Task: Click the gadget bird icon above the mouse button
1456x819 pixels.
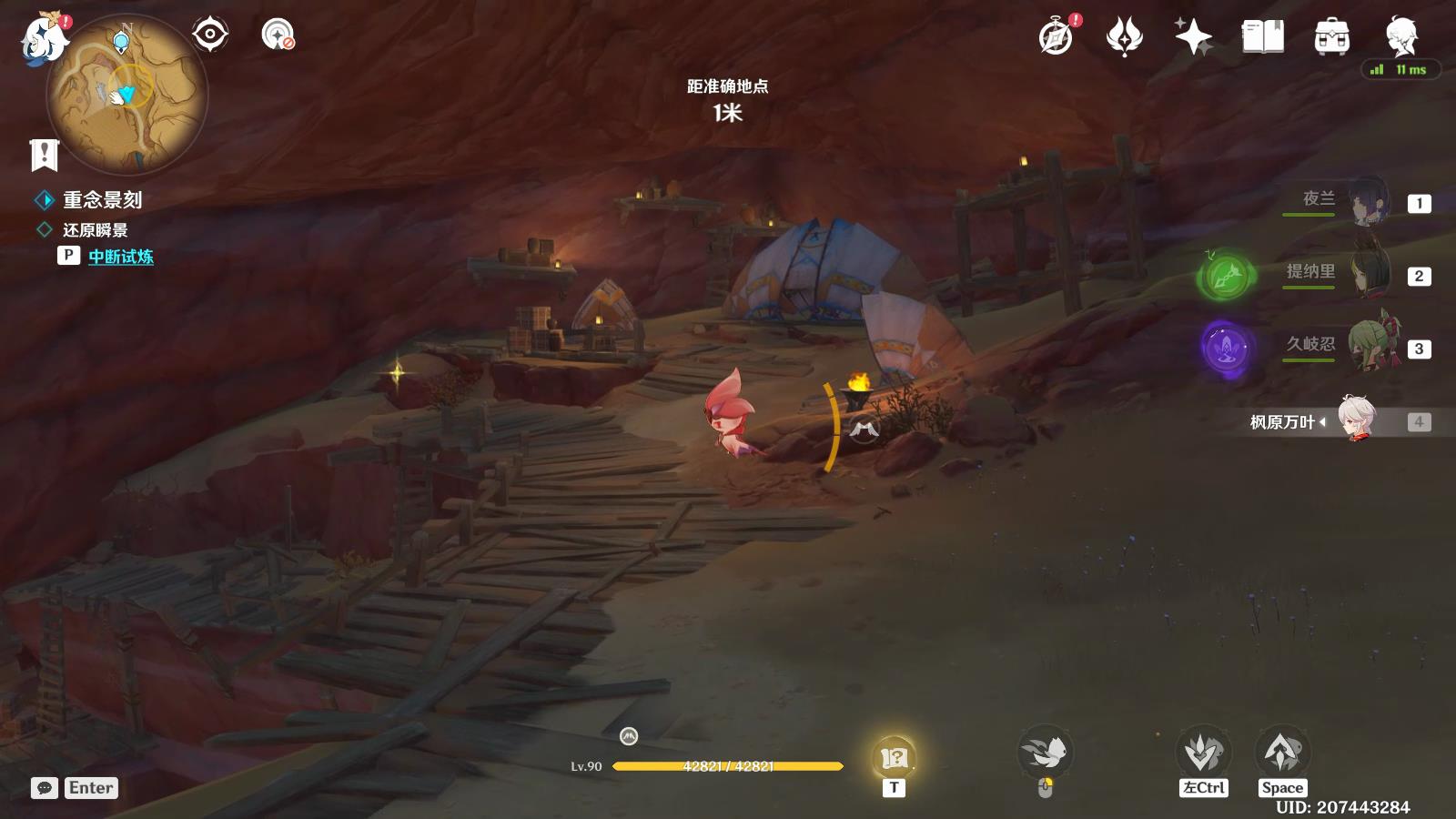Action: 1046,752
